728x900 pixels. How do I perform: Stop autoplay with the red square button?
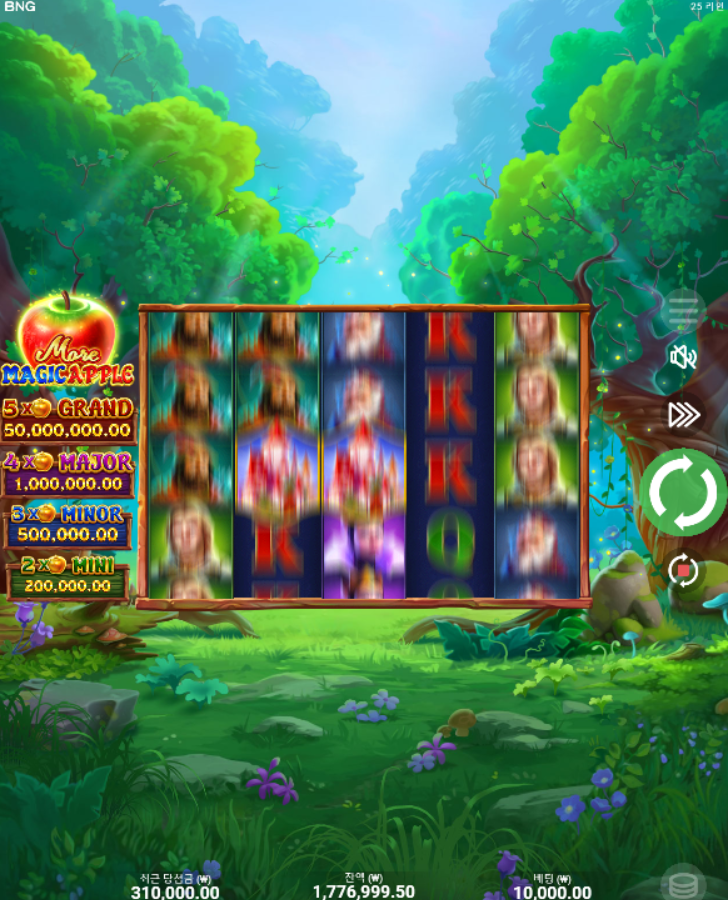pyautogui.click(x=684, y=570)
